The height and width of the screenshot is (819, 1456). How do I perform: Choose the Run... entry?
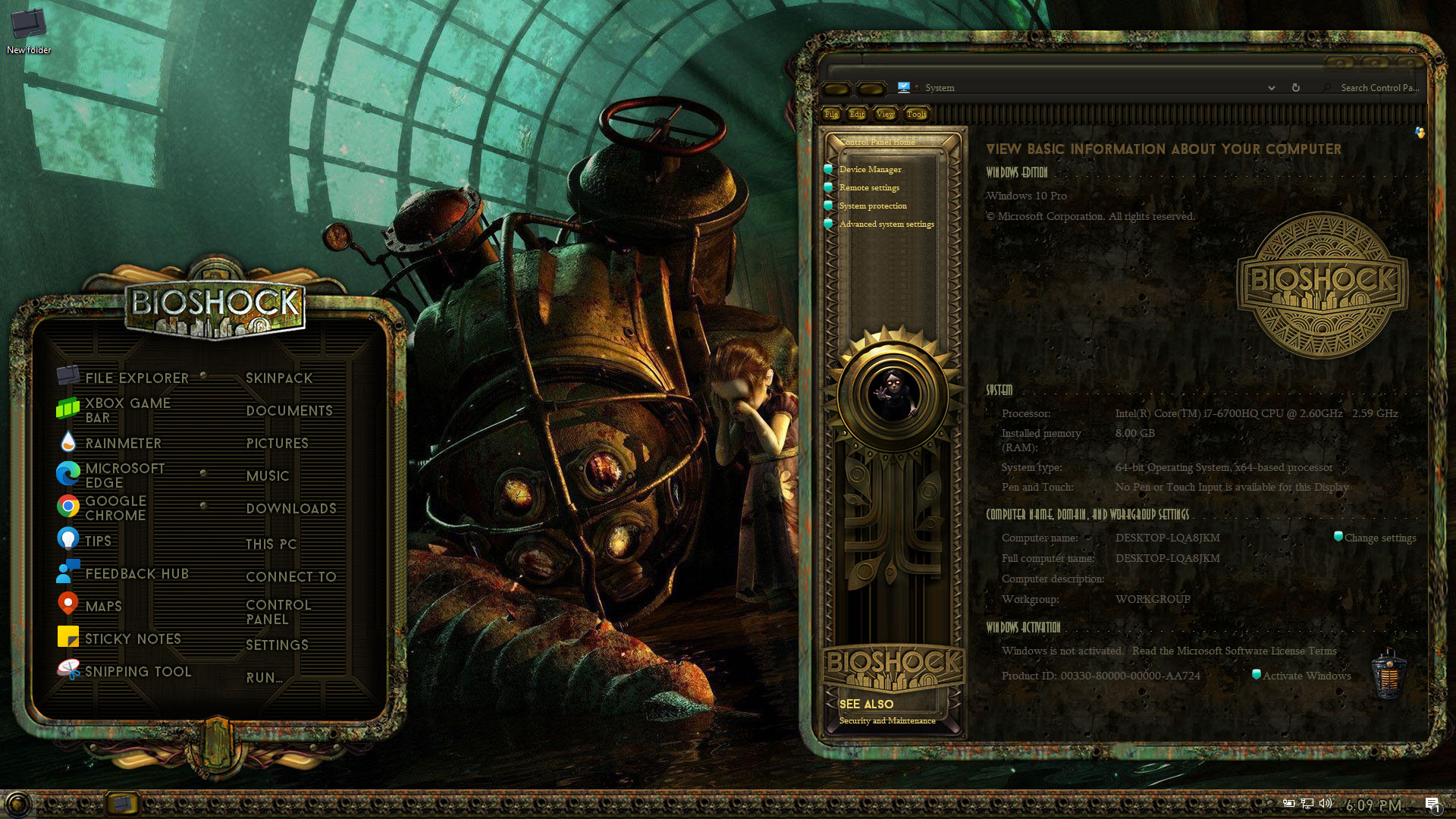(x=264, y=678)
